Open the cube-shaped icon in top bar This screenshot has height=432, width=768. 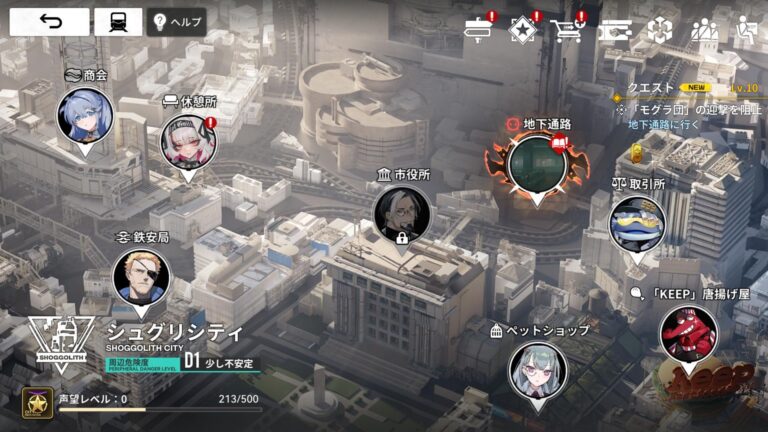click(659, 30)
